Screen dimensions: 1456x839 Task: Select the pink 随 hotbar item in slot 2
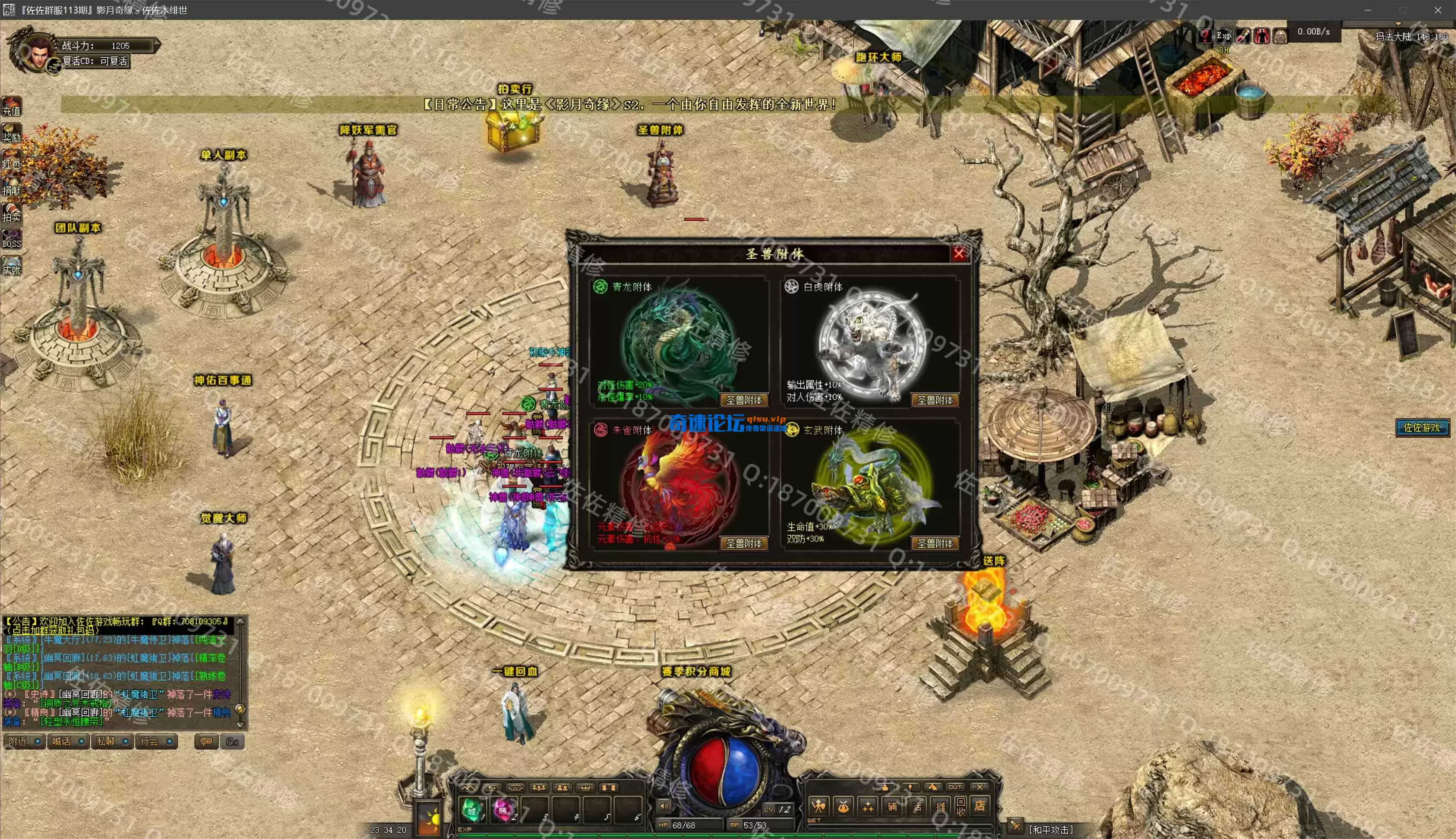[x=504, y=810]
